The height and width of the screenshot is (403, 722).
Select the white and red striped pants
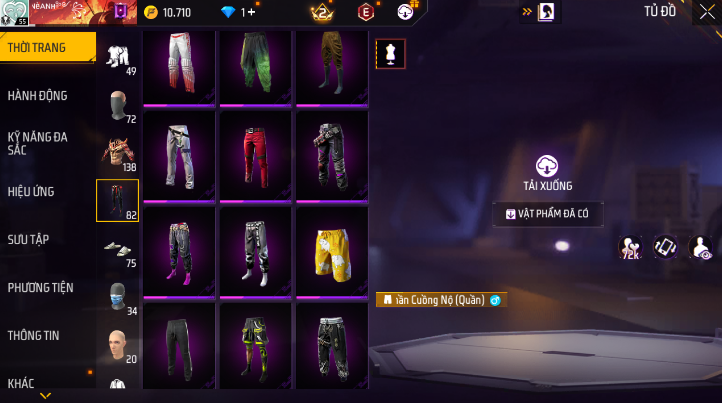[180, 65]
